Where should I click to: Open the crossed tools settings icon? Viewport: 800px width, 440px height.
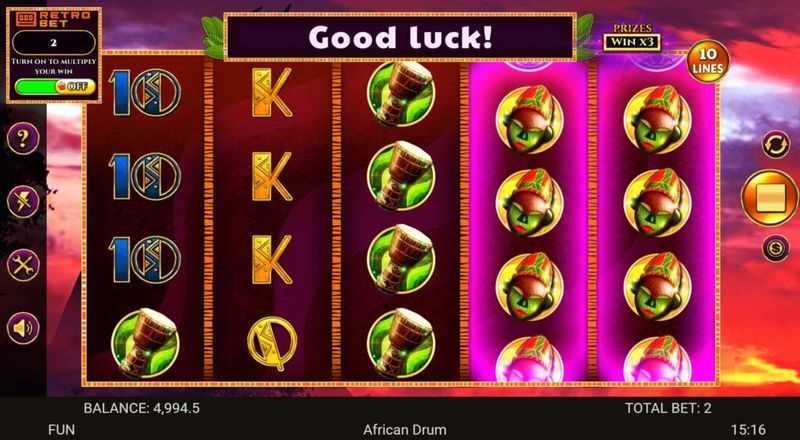point(22,265)
